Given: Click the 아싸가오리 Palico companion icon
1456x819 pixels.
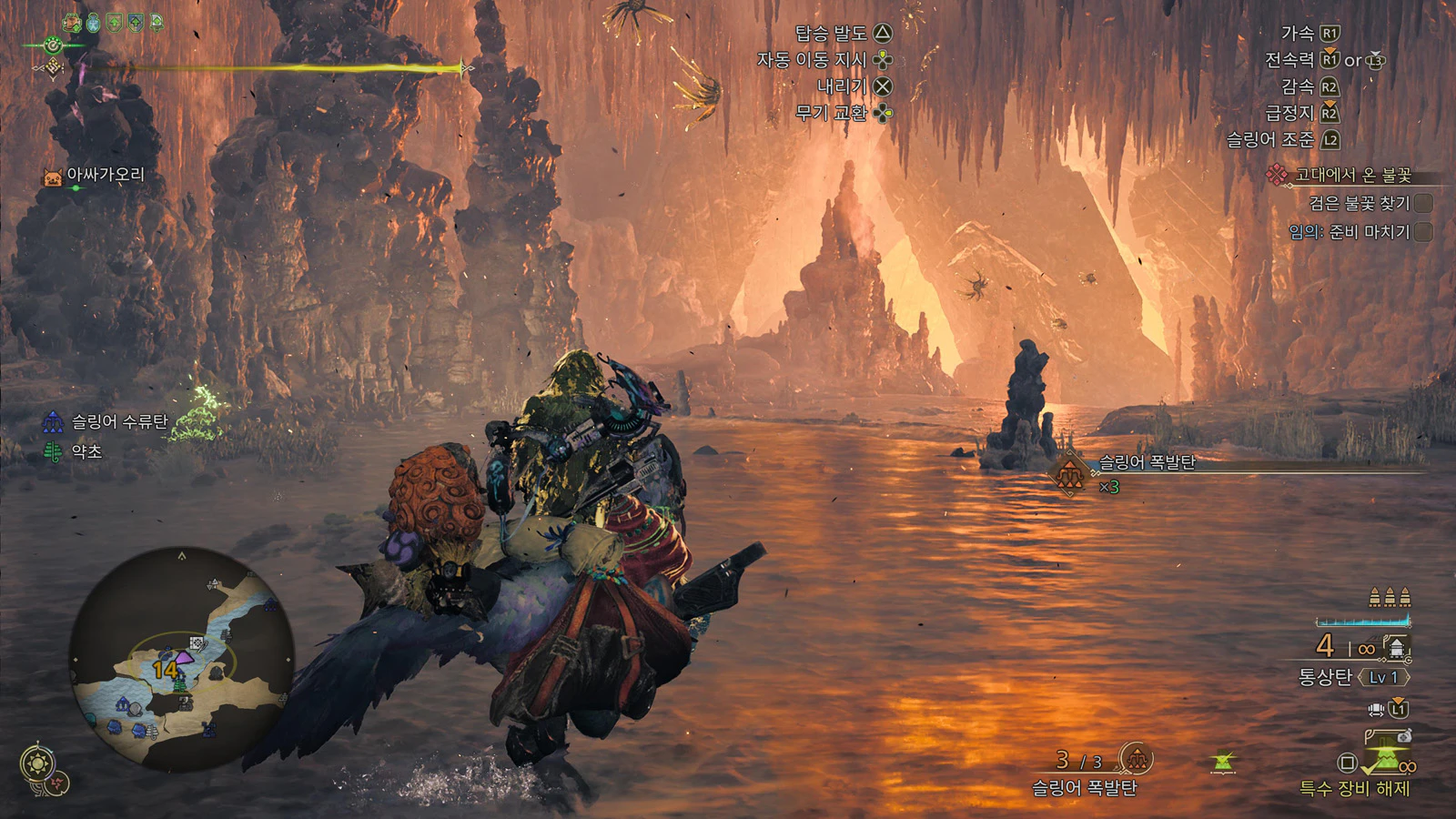Looking at the screenshot, I should click(x=54, y=177).
